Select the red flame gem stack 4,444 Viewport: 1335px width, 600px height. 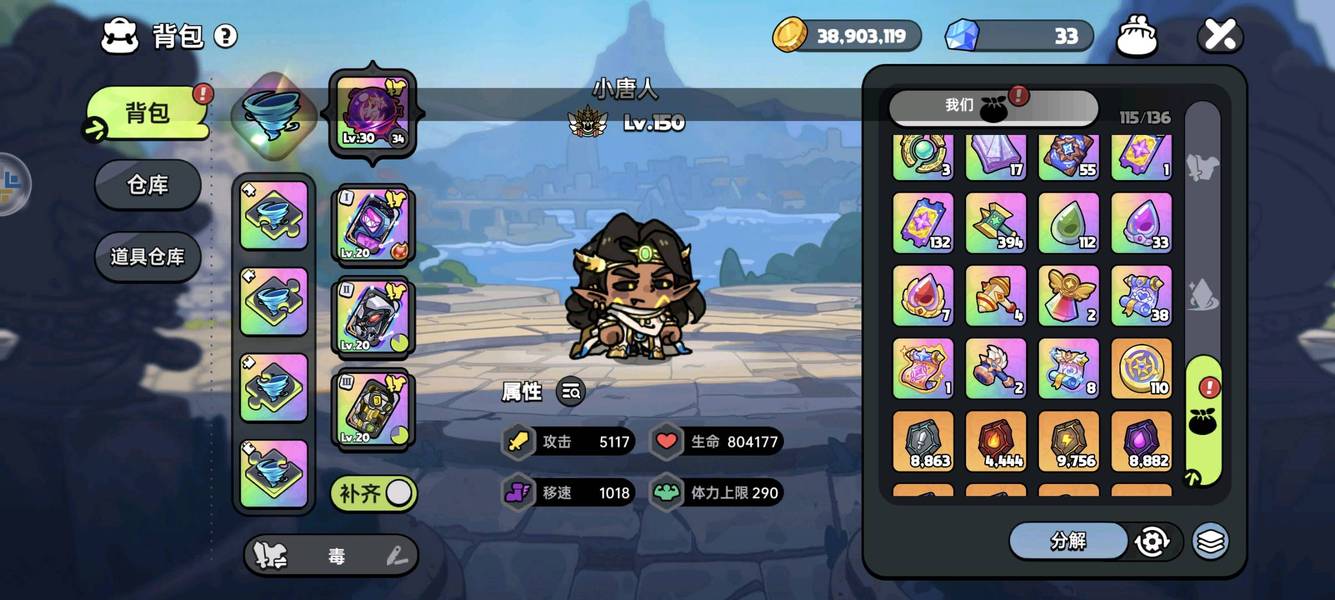tap(995, 441)
